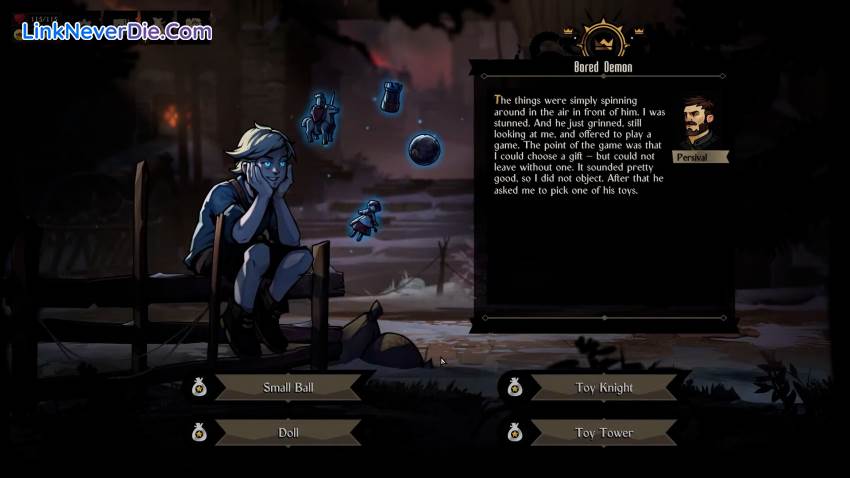Select the Toy Knight gift
Screen dimensions: 850x478
(604, 387)
